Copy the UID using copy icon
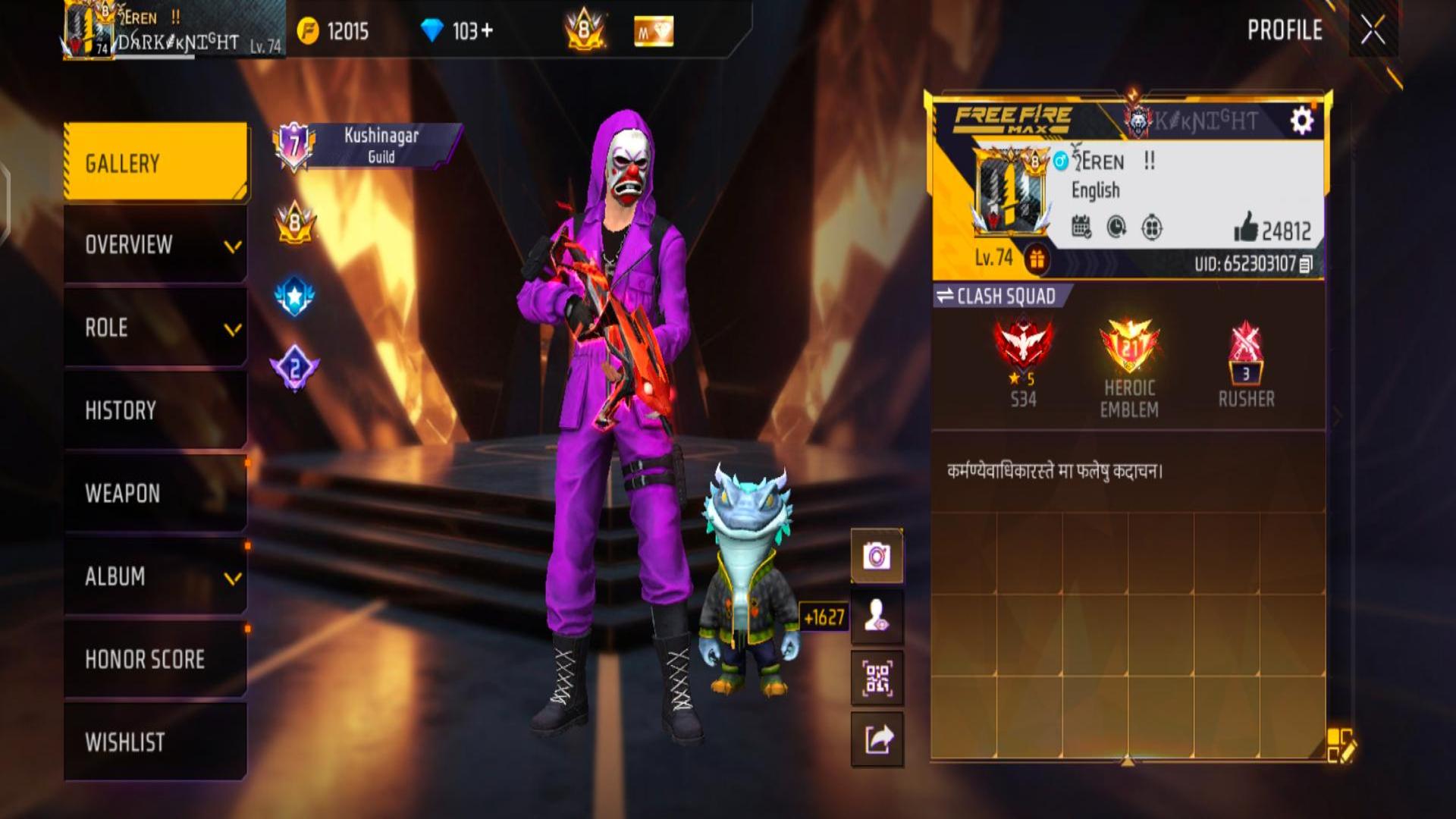1456x819 pixels. tap(1306, 264)
